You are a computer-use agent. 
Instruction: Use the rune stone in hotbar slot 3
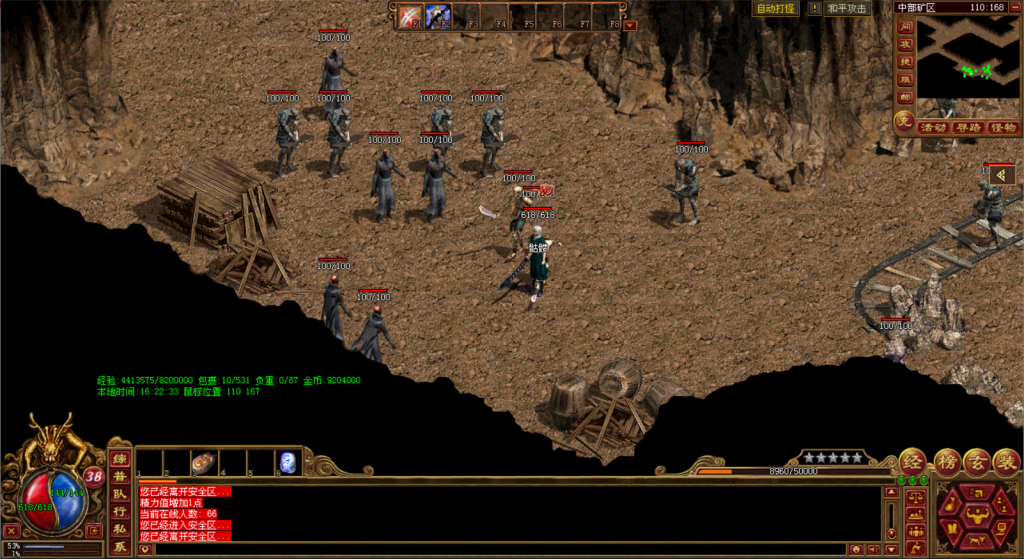pyautogui.click(x=204, y=462)
